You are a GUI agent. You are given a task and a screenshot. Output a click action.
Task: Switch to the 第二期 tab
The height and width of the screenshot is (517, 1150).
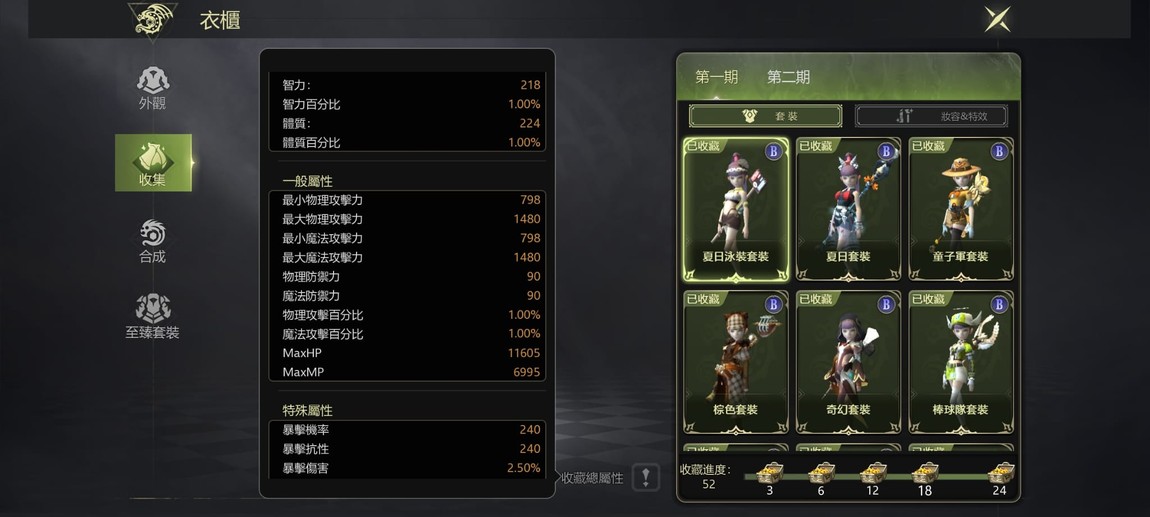pos(788,77)
